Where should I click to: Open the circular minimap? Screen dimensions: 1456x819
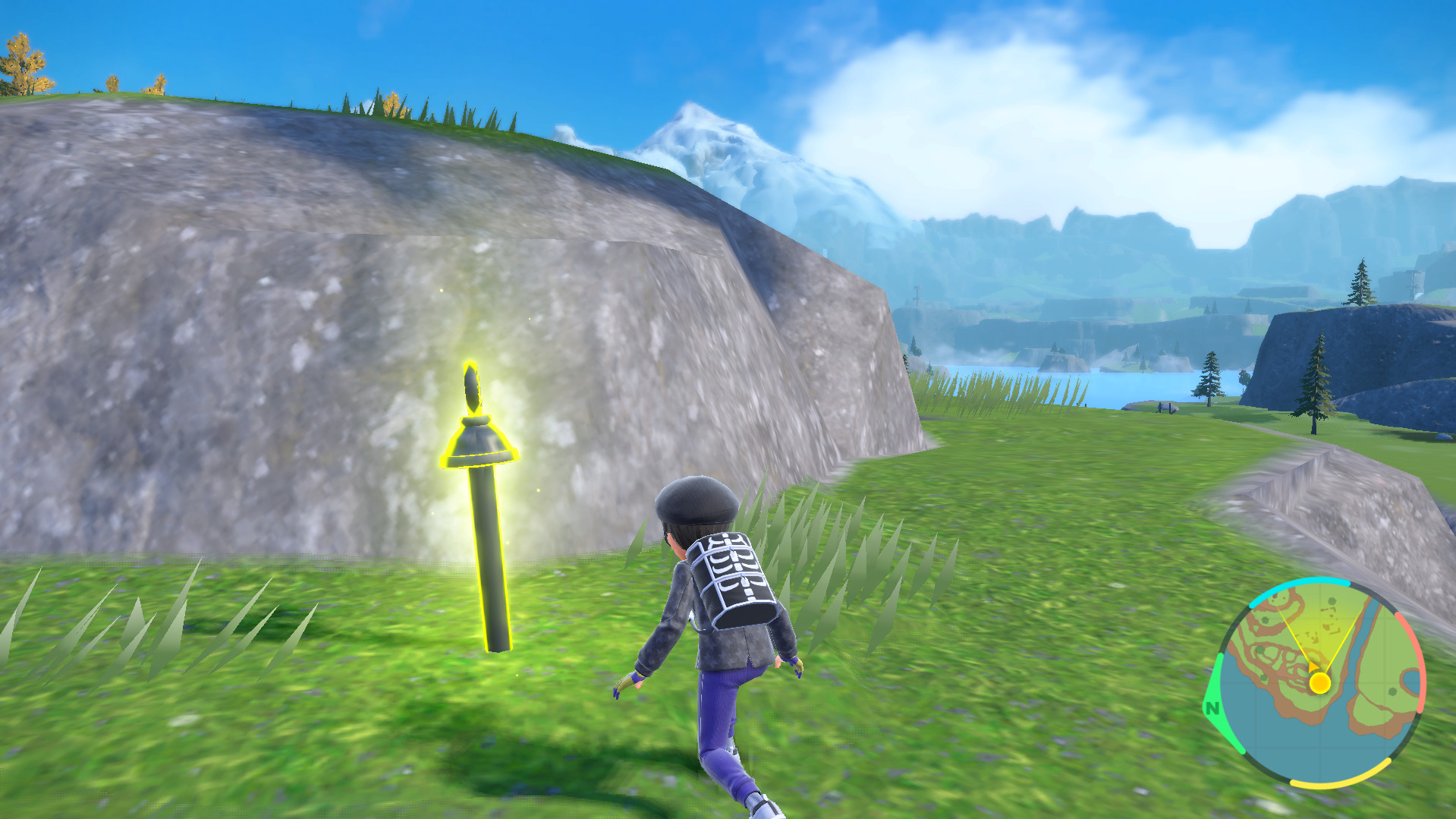(x=1319, y=682)
